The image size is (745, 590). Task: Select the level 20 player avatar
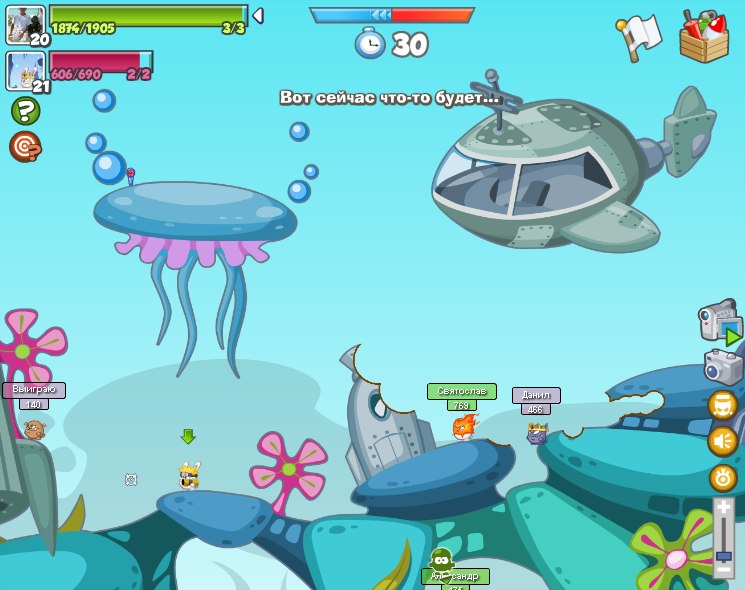(x=25, y=24)
